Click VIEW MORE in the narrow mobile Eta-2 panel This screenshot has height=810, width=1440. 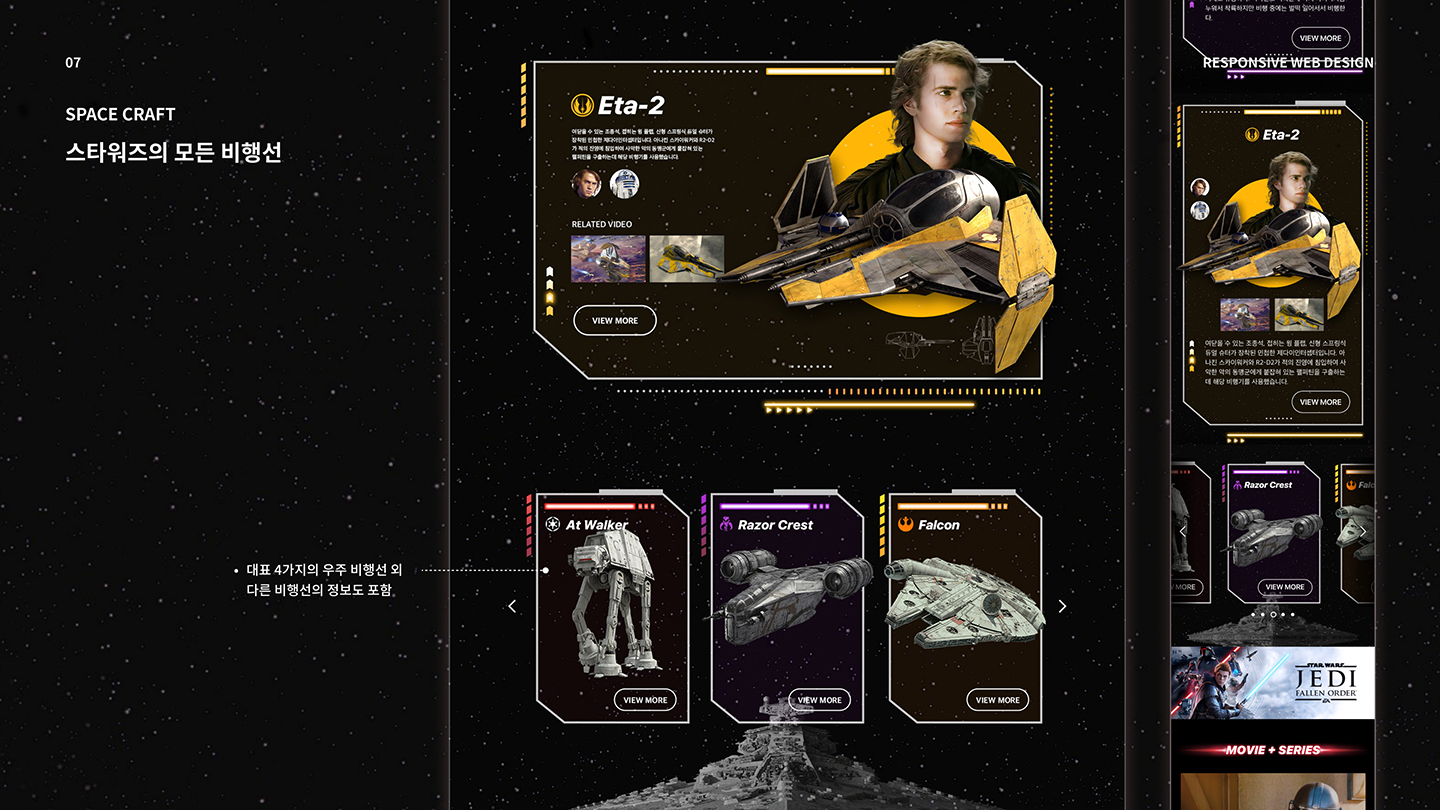1320,402
